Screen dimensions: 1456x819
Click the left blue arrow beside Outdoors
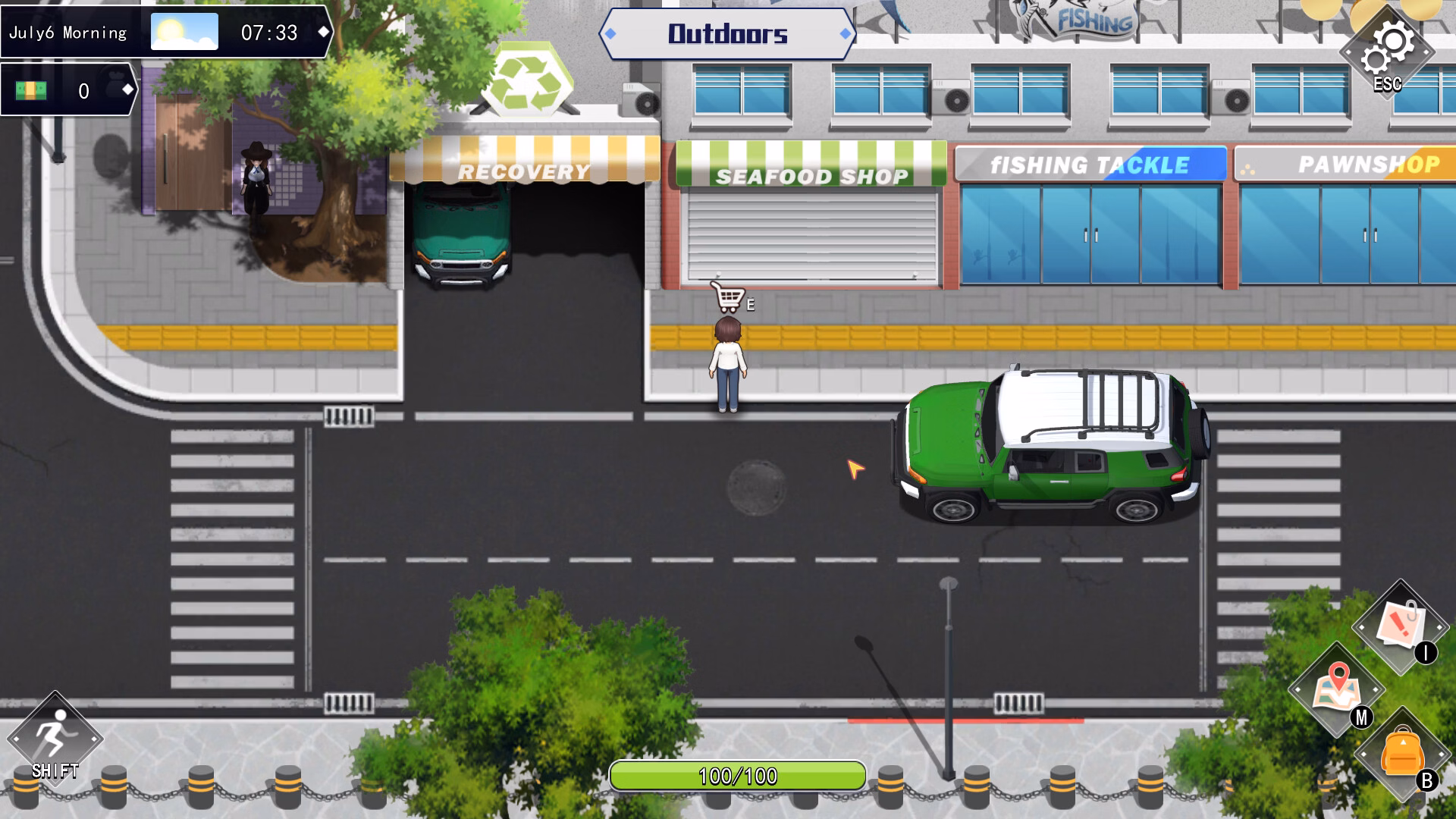click(x=611, y=33)
